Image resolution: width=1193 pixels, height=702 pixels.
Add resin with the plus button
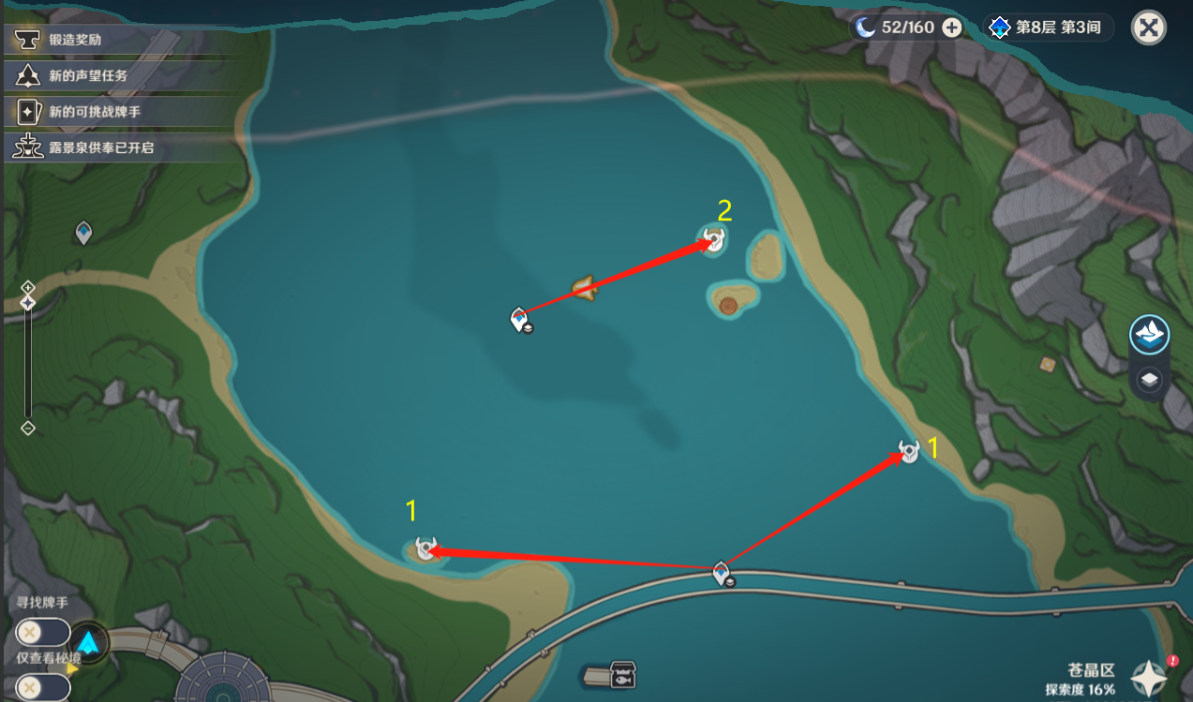click(952, 28)
